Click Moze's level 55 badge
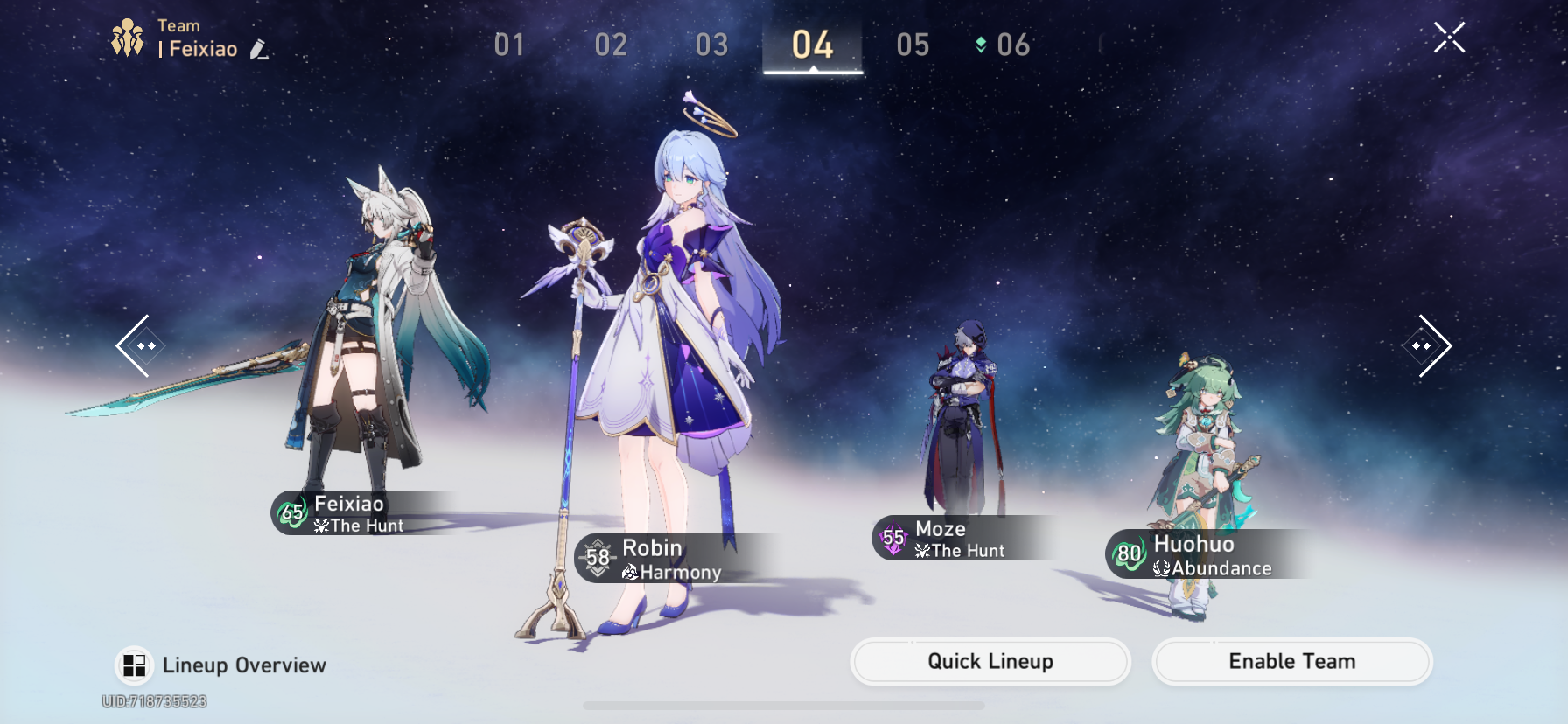The width and height of the screenshot is (1568, 724). tap(892, 539)
